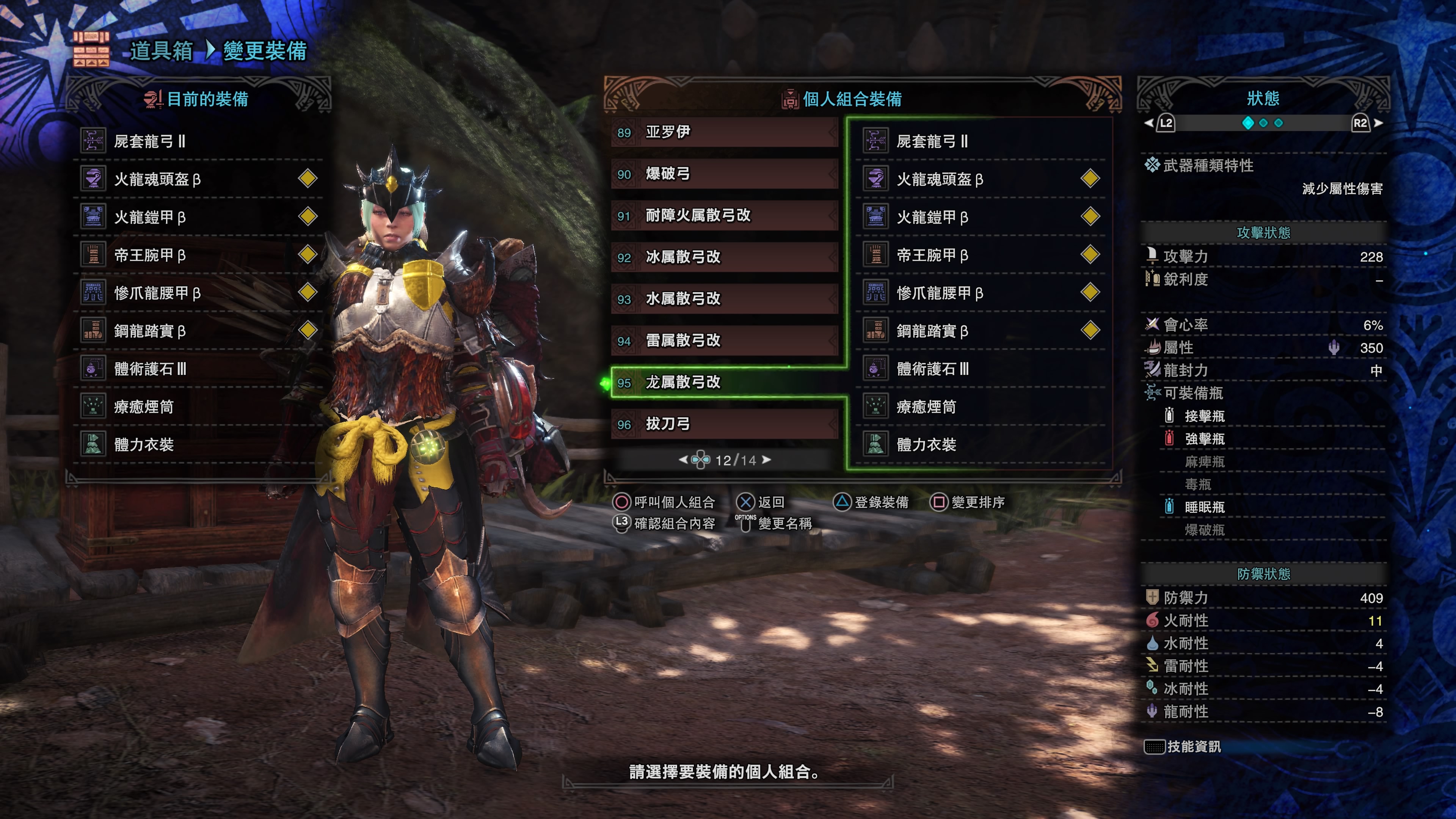Pick loadout 91 耐障火属散弓改

[x=723, y=216]
